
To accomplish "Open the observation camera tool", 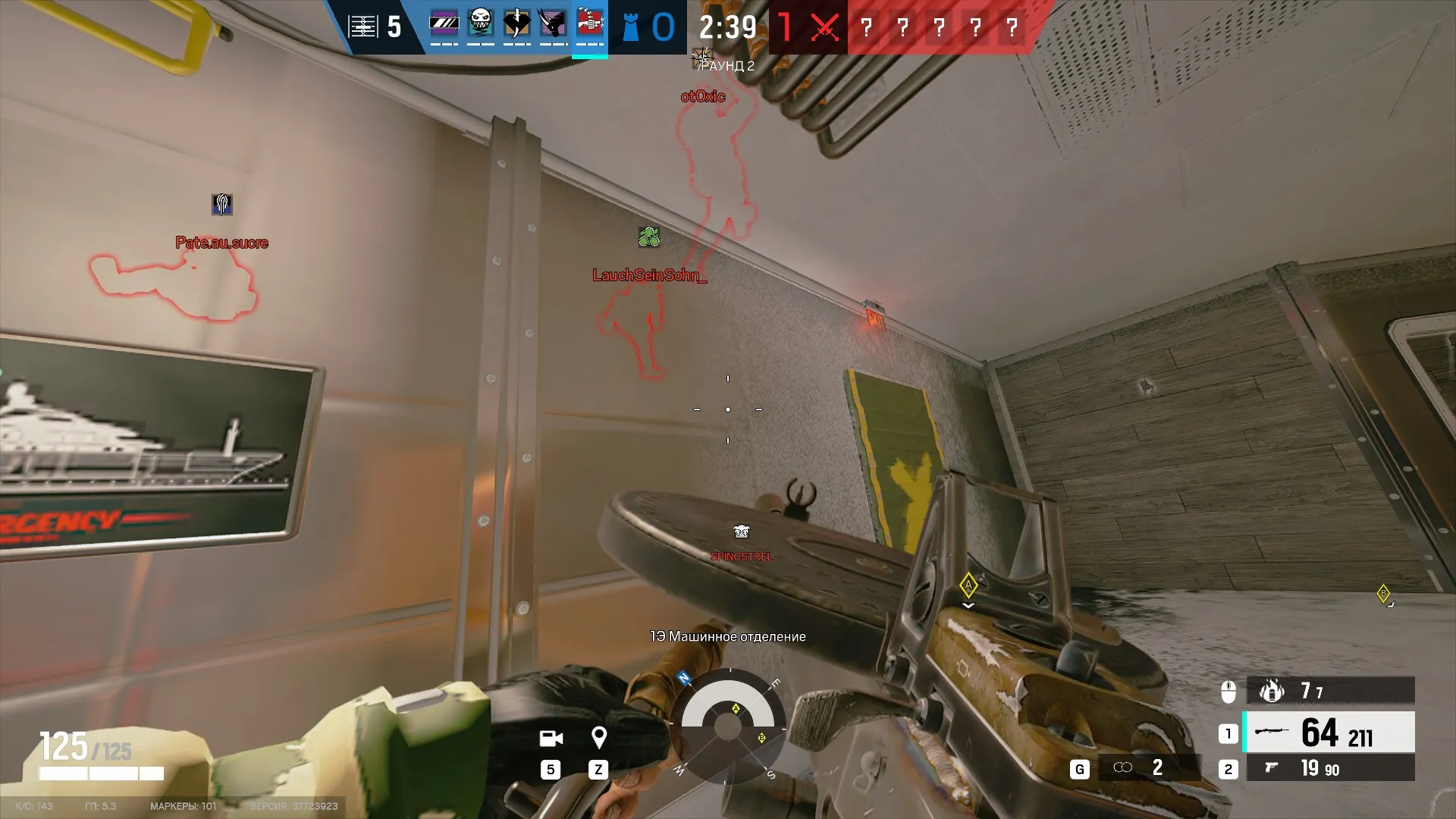I will 551,738.
